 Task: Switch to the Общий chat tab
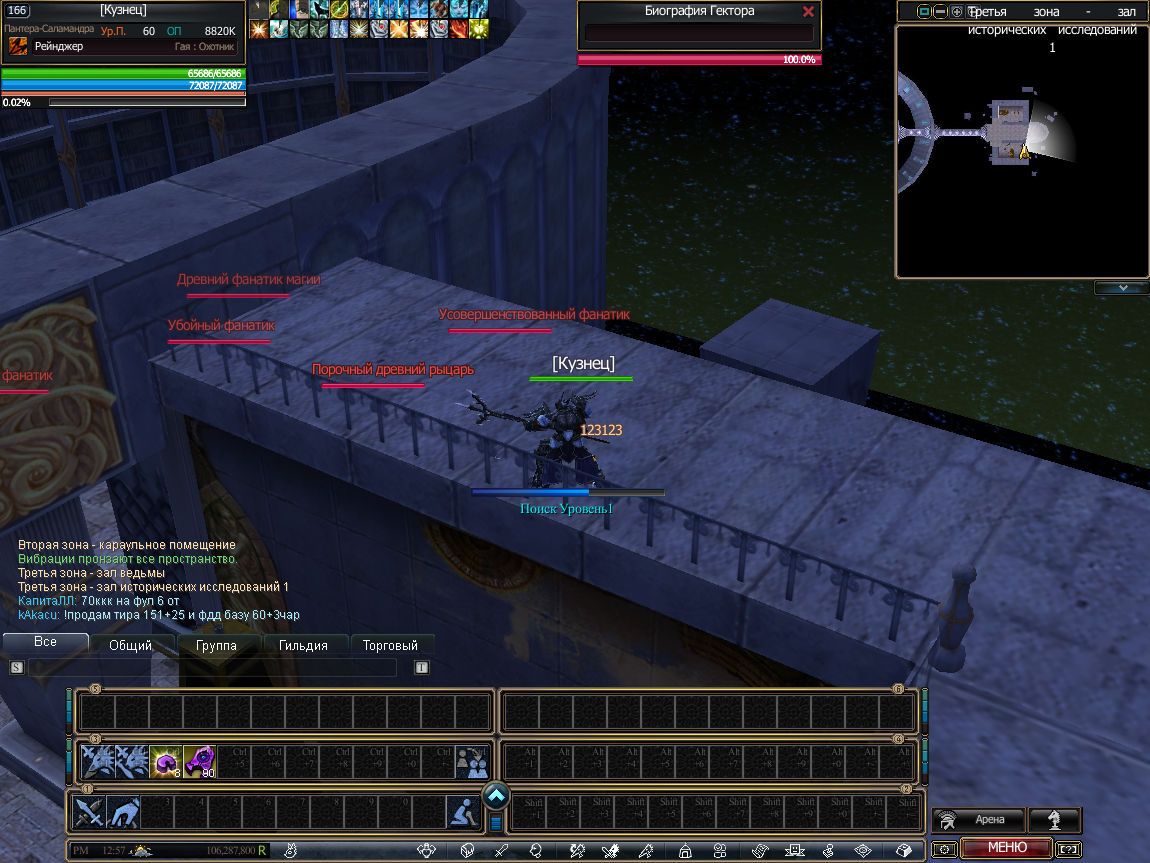tap(130, 645)
